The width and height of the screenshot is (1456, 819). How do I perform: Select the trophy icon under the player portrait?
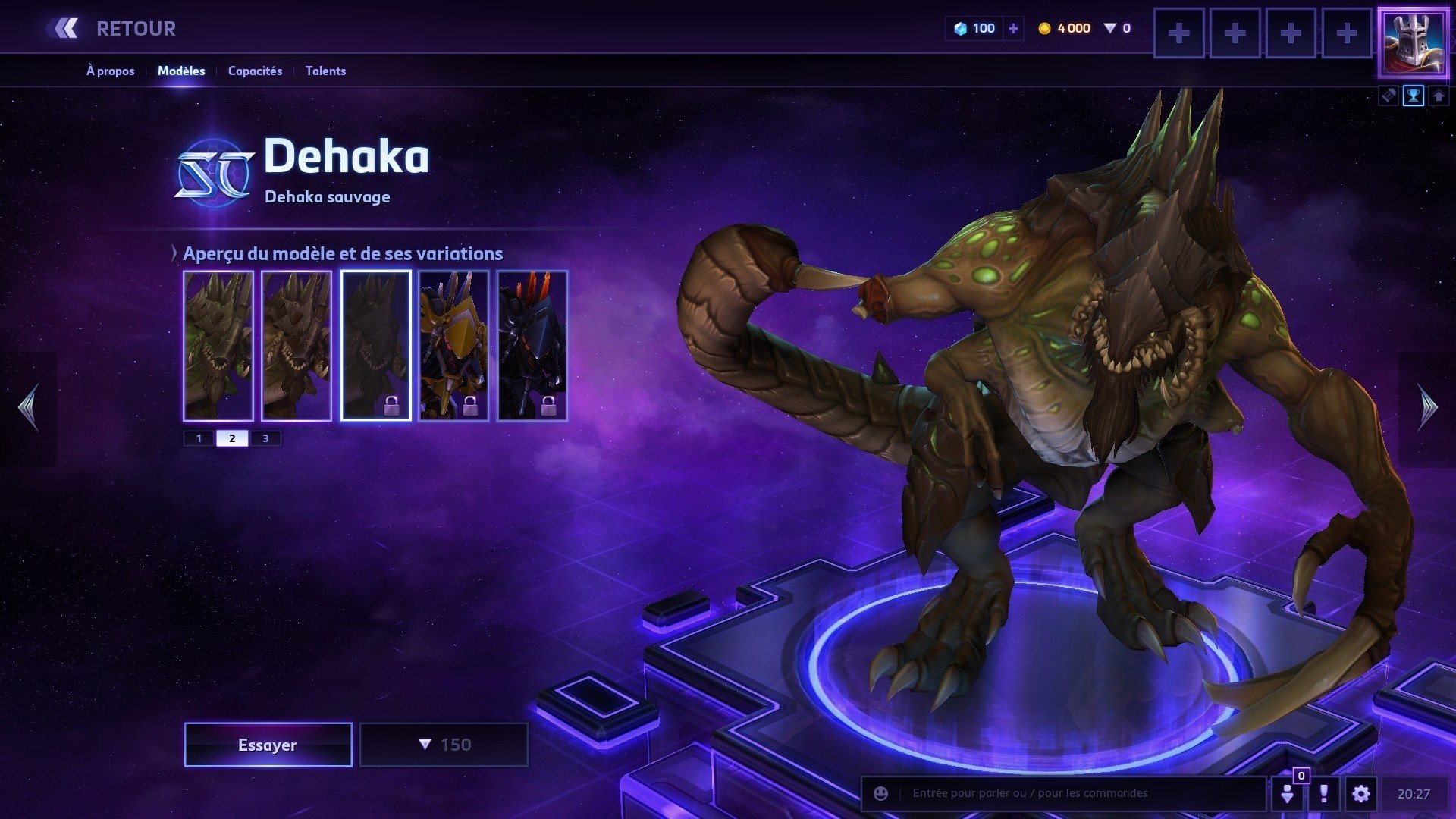(x=1412, y=96)
